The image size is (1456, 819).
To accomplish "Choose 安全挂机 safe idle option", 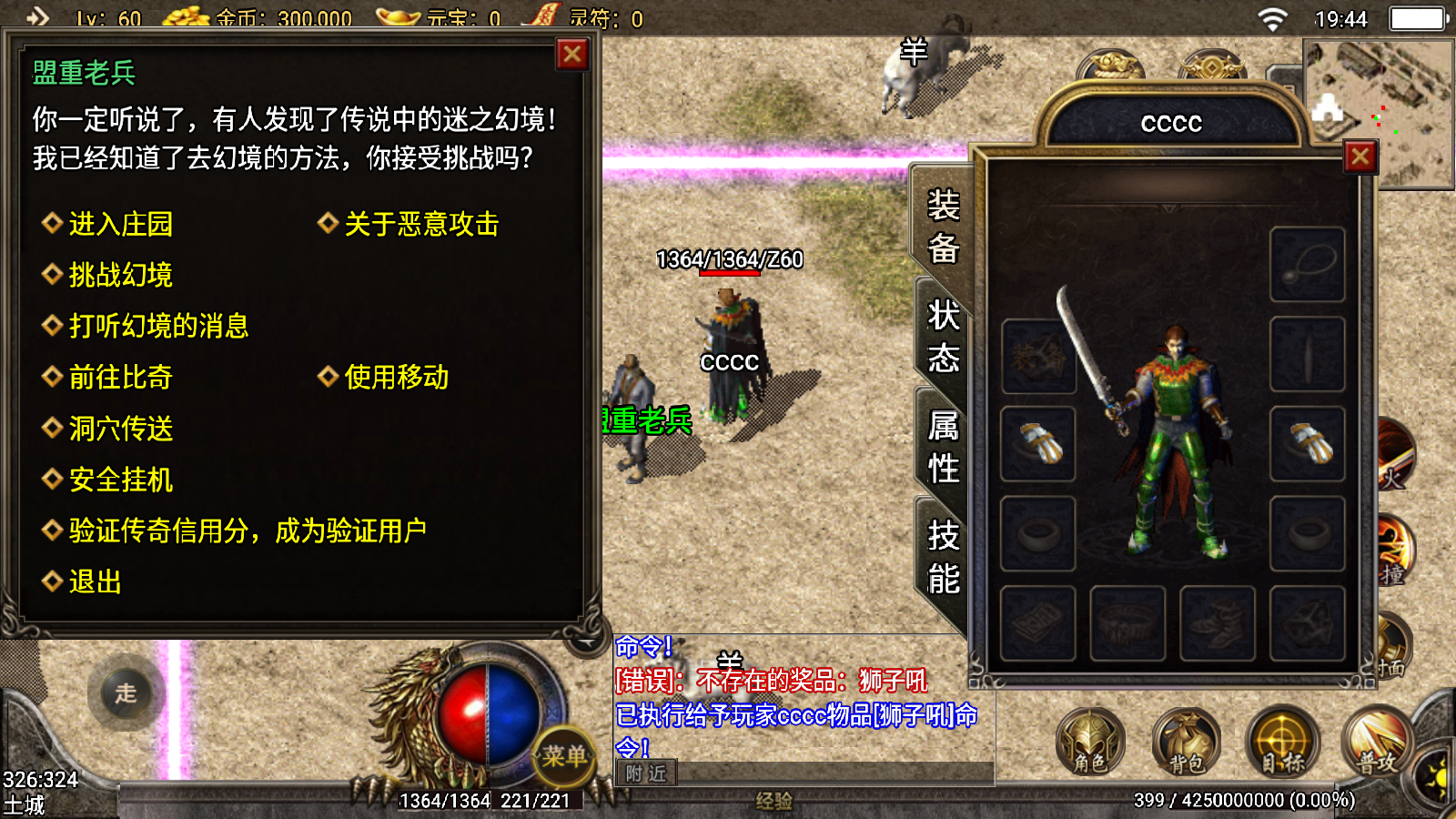I will (120, 480).
